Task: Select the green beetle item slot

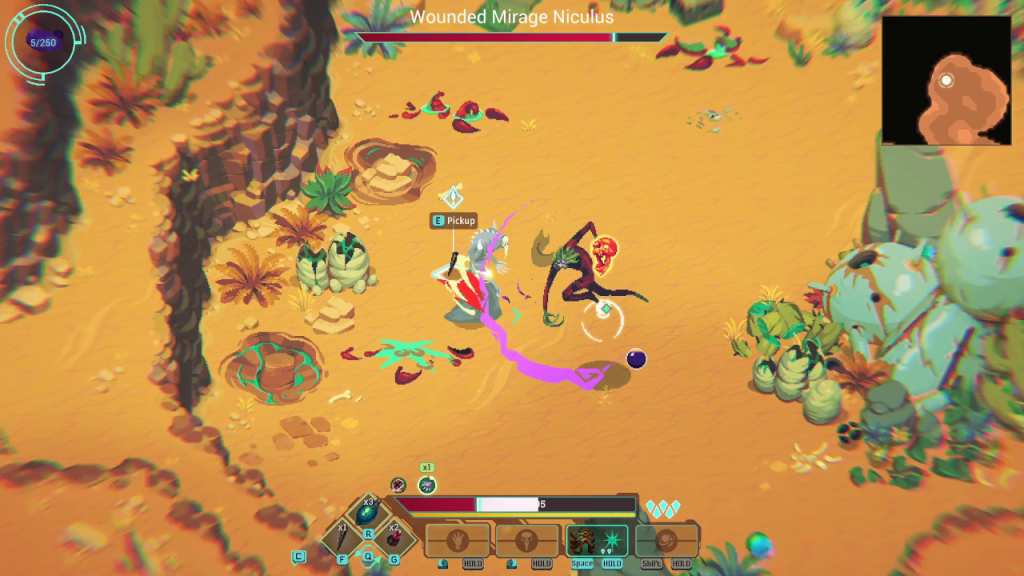Action: click(366, 514)
